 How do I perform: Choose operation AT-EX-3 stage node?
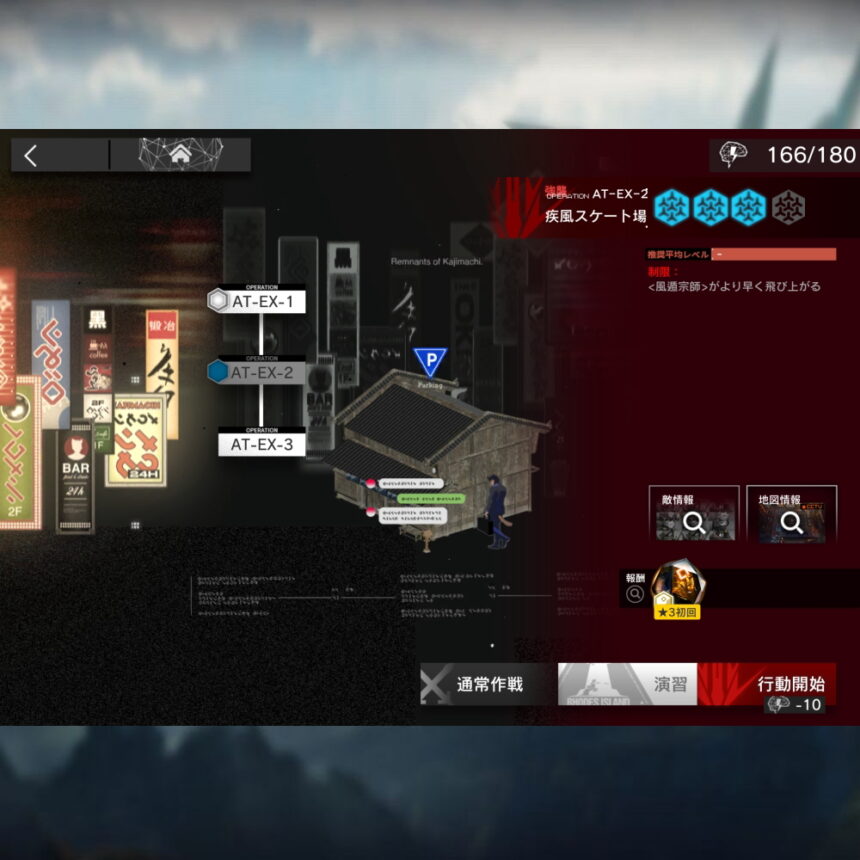click(261, 444)
